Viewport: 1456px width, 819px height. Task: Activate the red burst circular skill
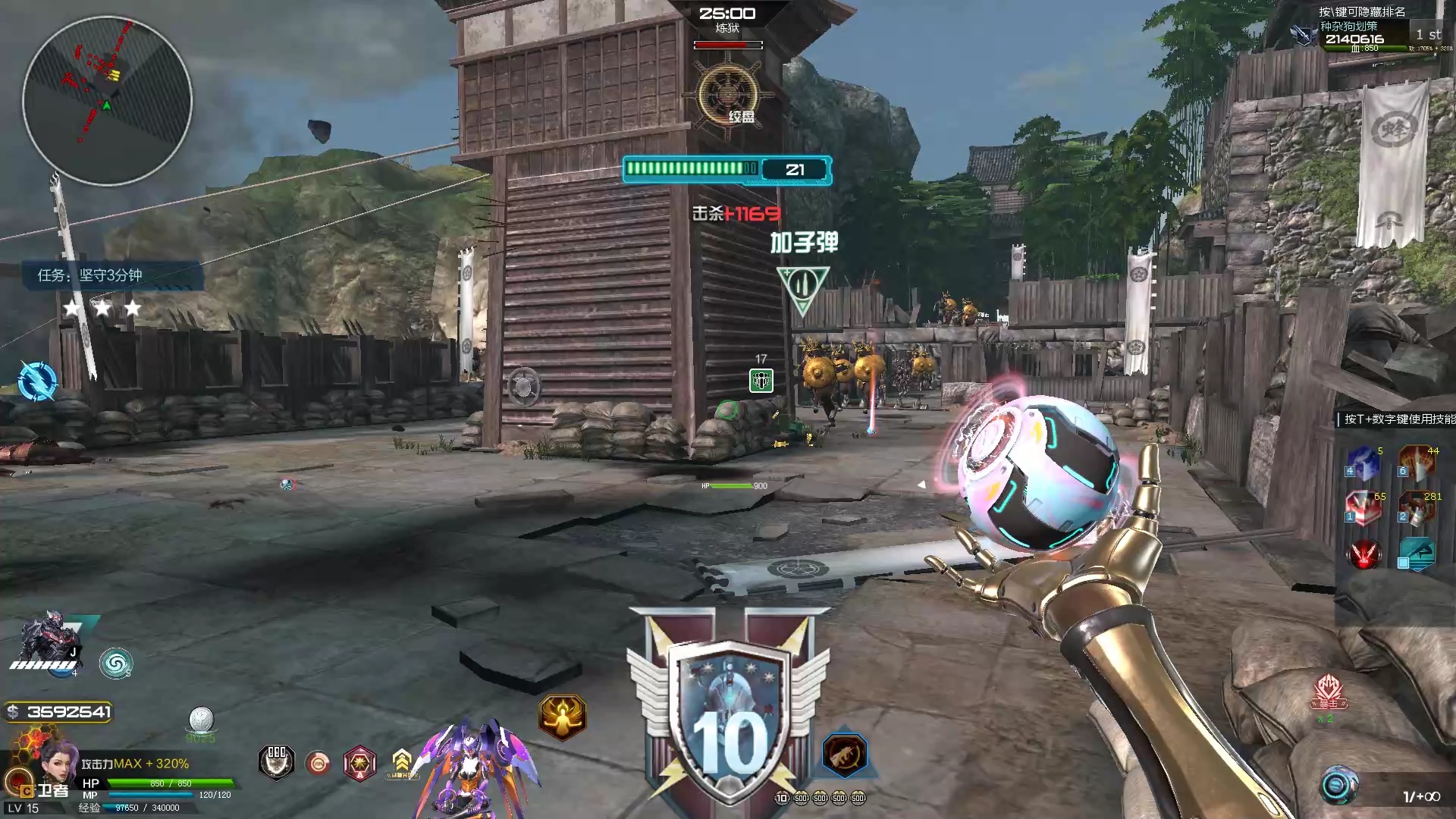point(1363,554)
